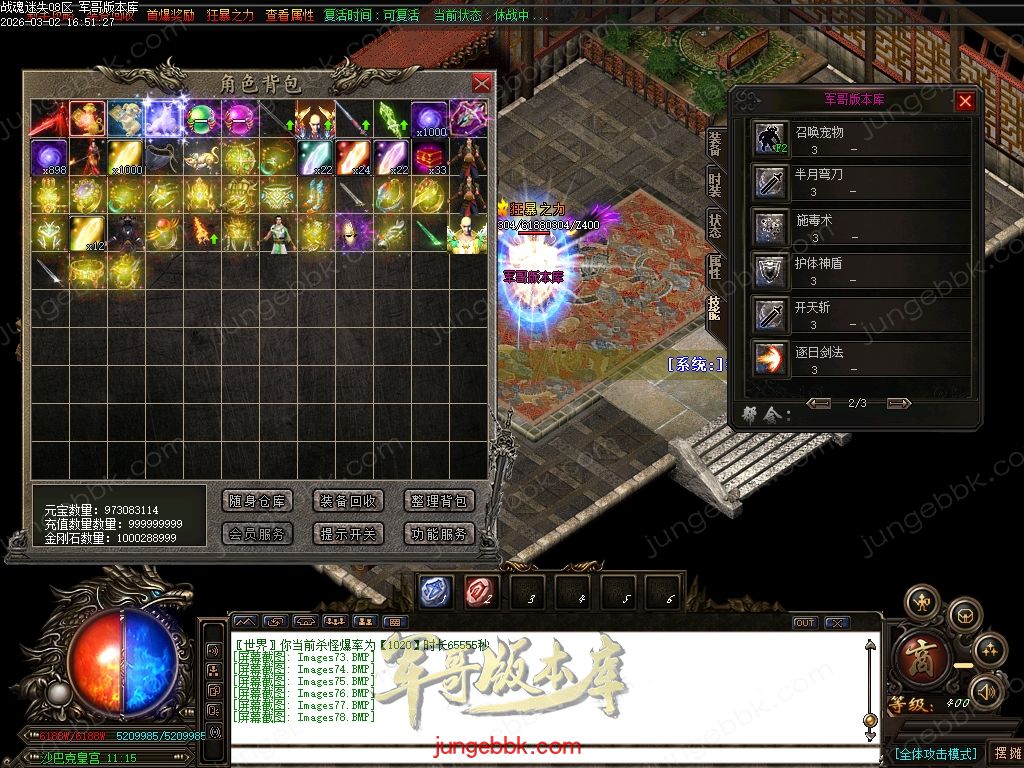Image resolution: width=1024 pixels, height=768 pixels.
Task: Open the 状态 status tab
Action: [715, 225]
